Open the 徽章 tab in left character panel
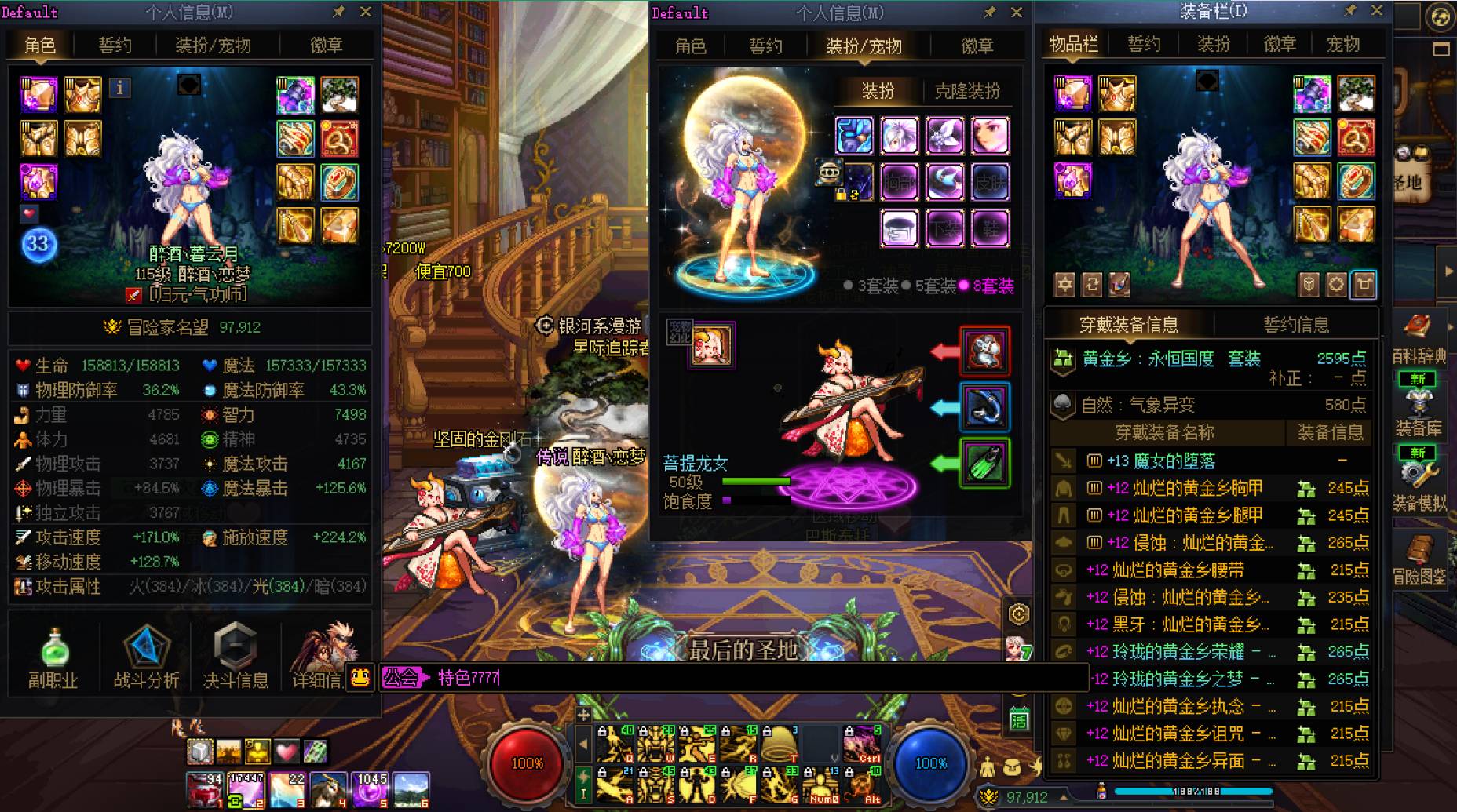Screen dimensions: 1457x812 tap(326, 46)
